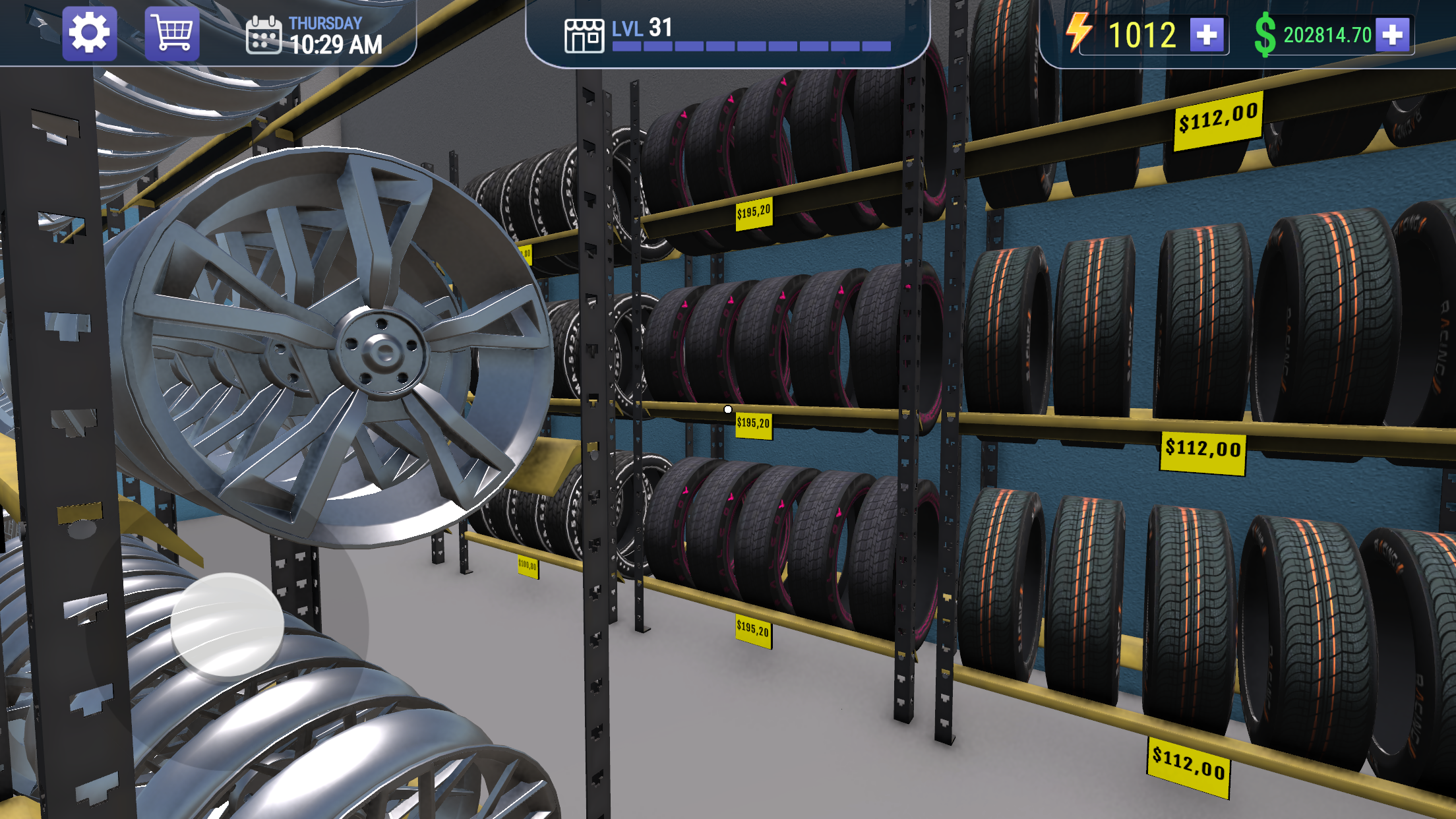Click the time display showing 10:29 AM
Image resolution: width=1456 pixels, height=819 pixels.
335,43
